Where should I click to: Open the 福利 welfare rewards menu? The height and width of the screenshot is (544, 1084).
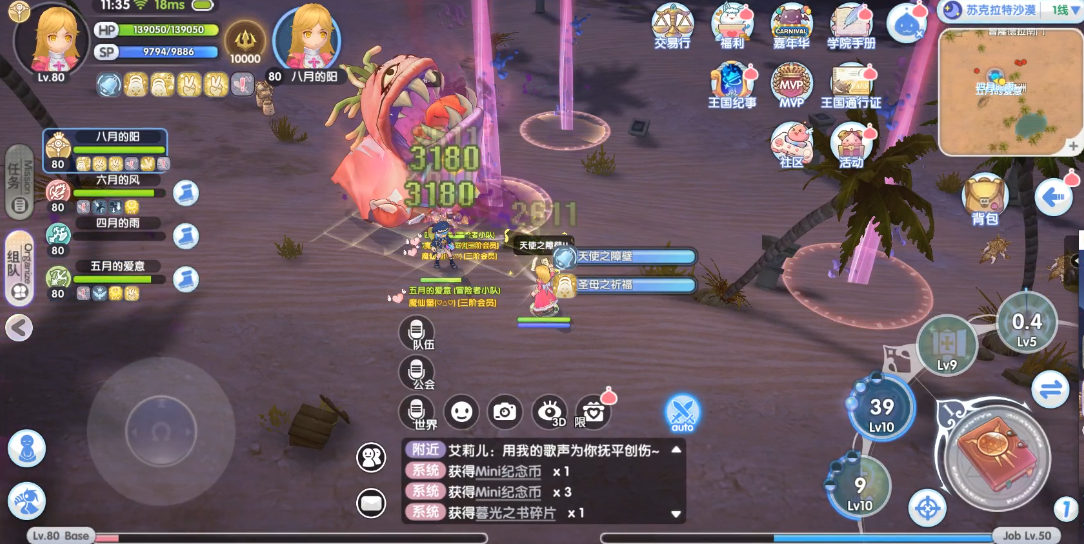[732, 22]
